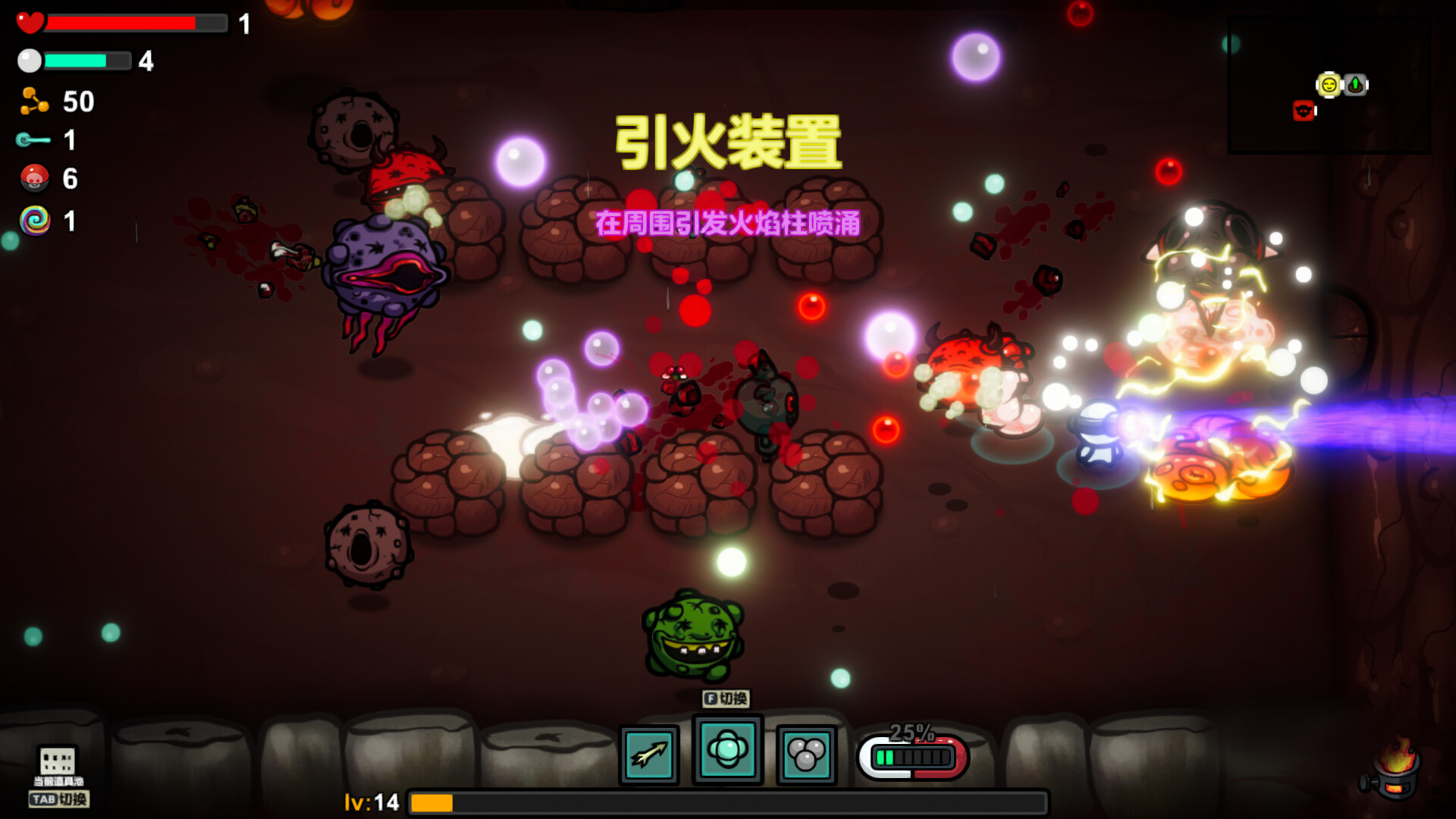The height and width of the screenshot is (819, 1456).
Task: Select the arrow dart weapon slot
Action: (x=648, y=754)
